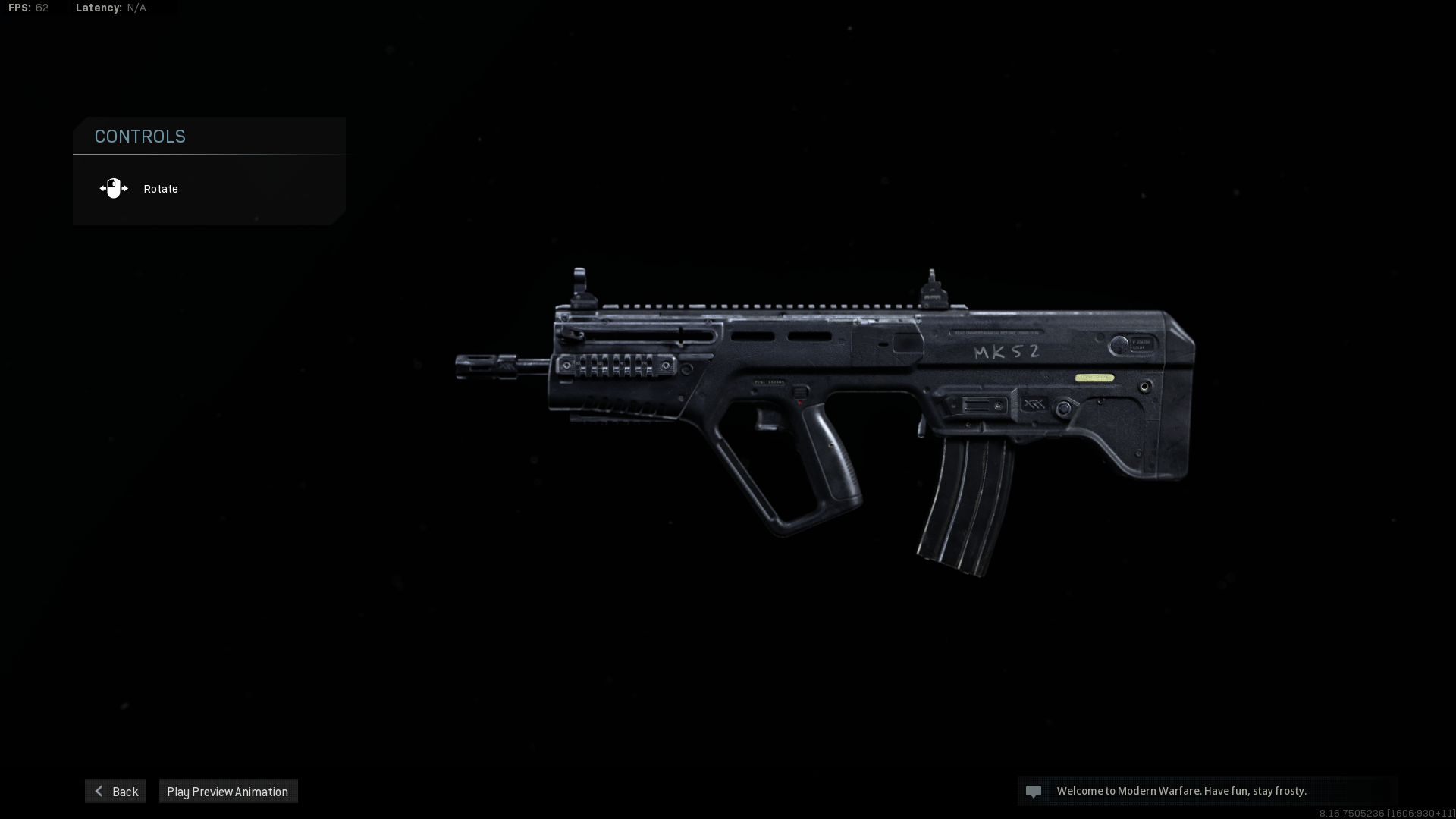The image size is (1456, 819).
Task: Click Play Preview Animation
Action: pyautogui.click(x=227, y=791)
